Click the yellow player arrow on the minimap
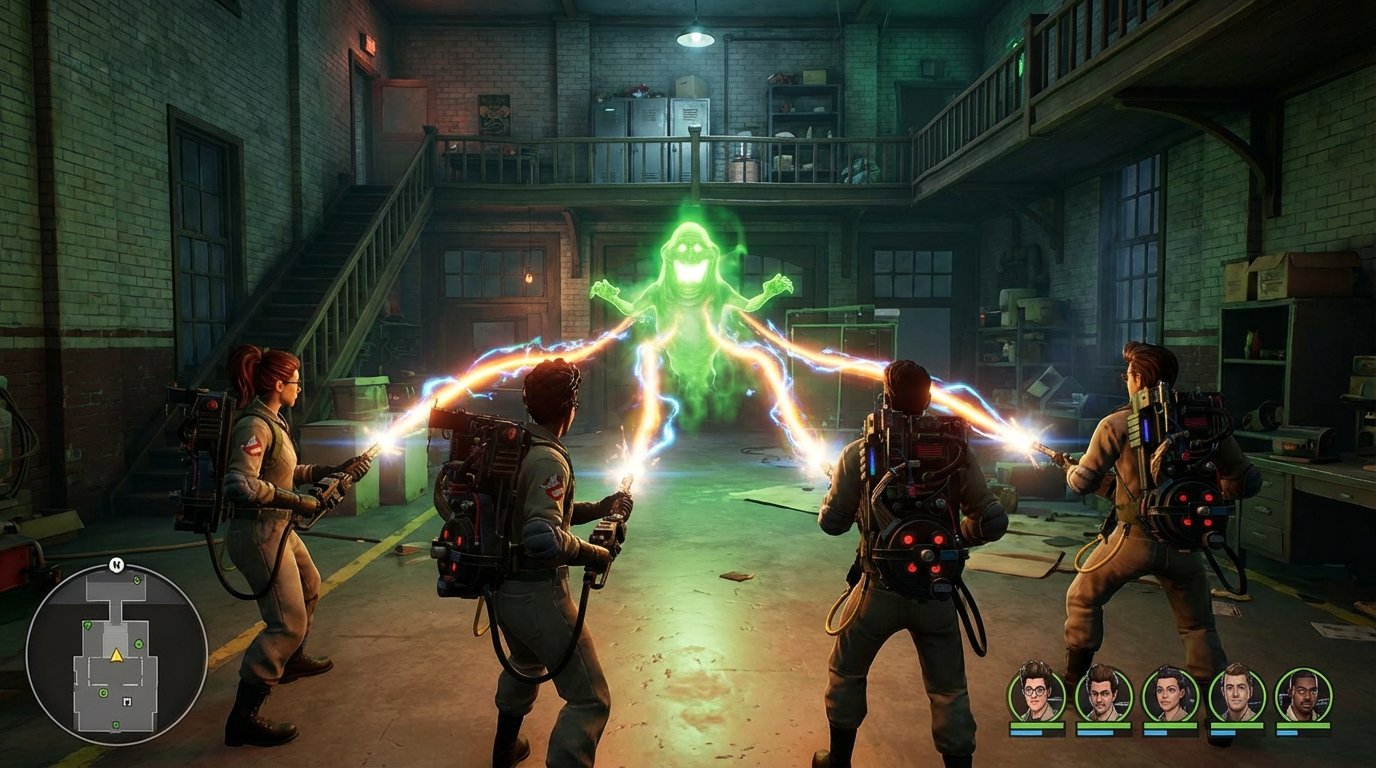This screenshot has width=1376, height=768. click(x=116, y=656)
